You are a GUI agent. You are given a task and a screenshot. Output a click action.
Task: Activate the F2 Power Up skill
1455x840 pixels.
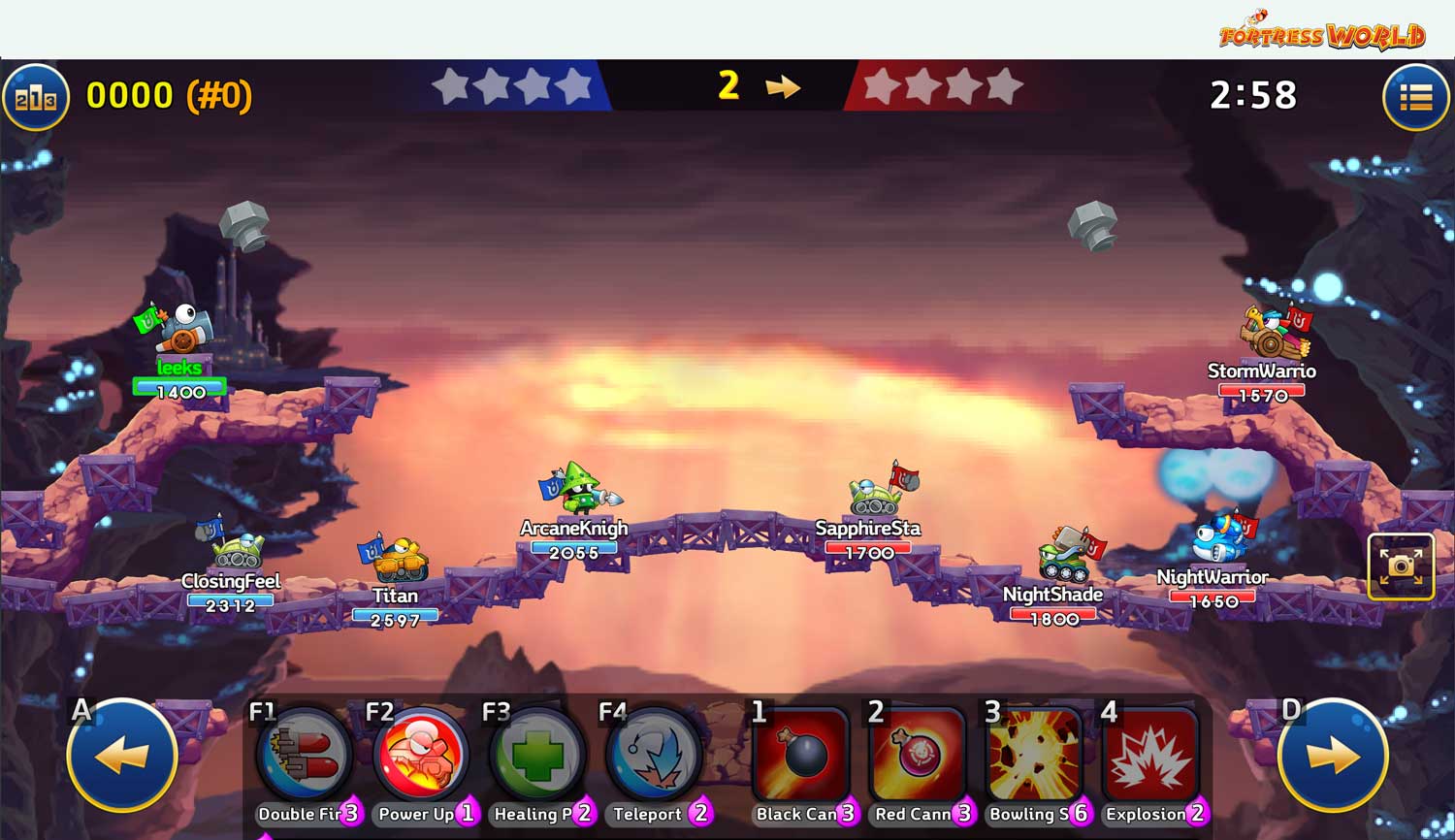420,757
